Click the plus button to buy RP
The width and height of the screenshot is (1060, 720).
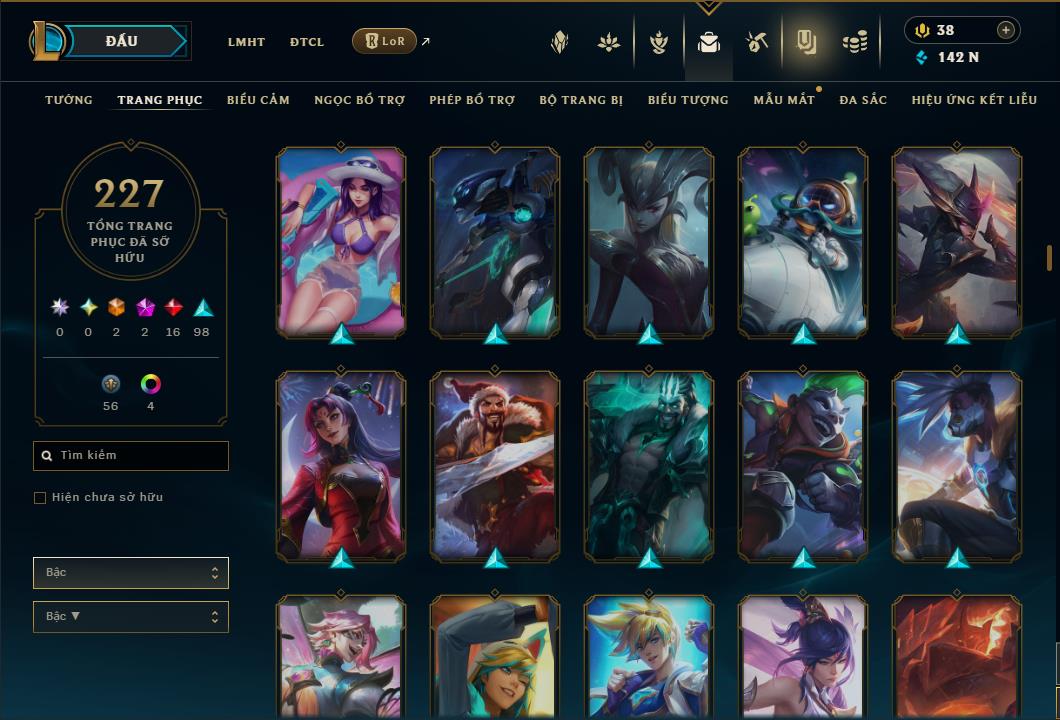click(x=1006, y=30)
